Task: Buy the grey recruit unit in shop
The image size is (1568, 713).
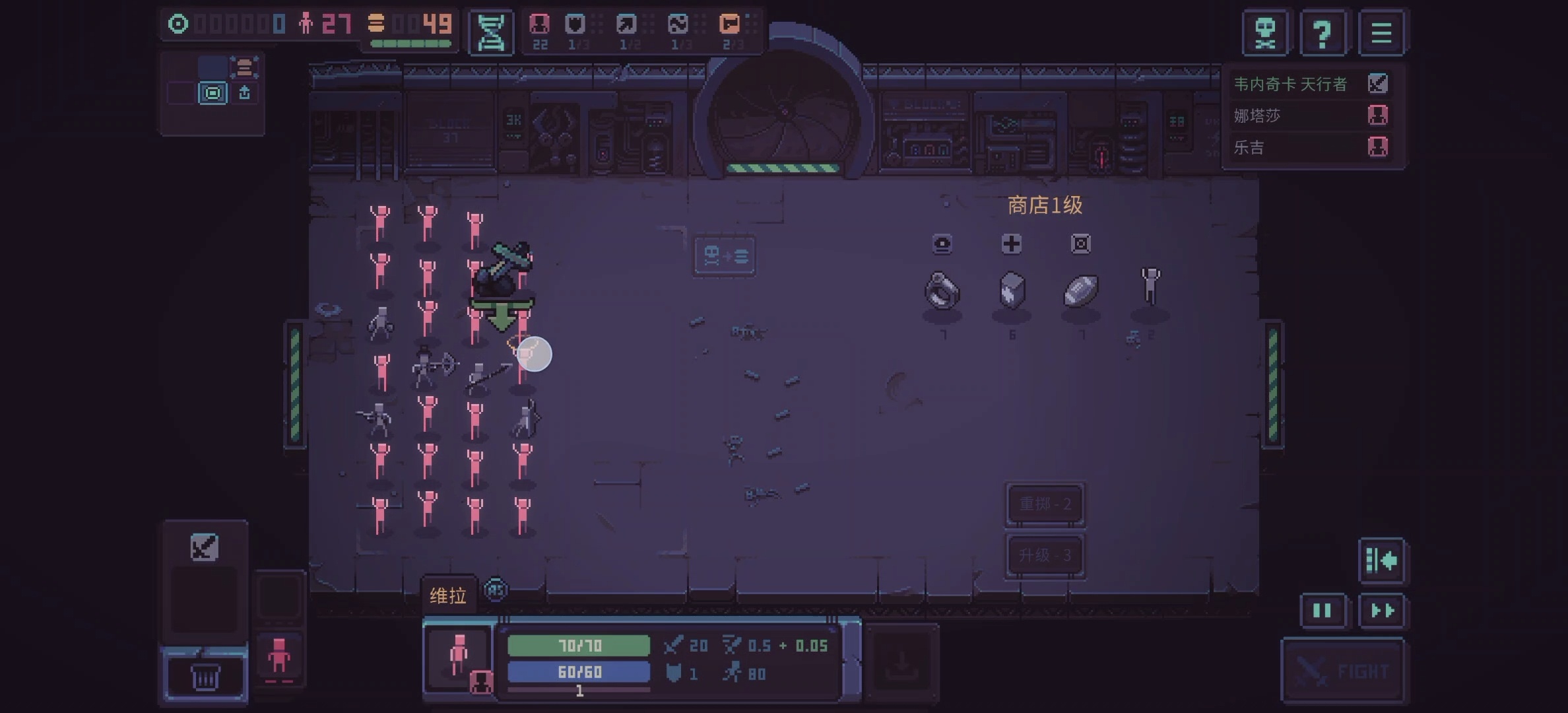Action: point(1150,287)
